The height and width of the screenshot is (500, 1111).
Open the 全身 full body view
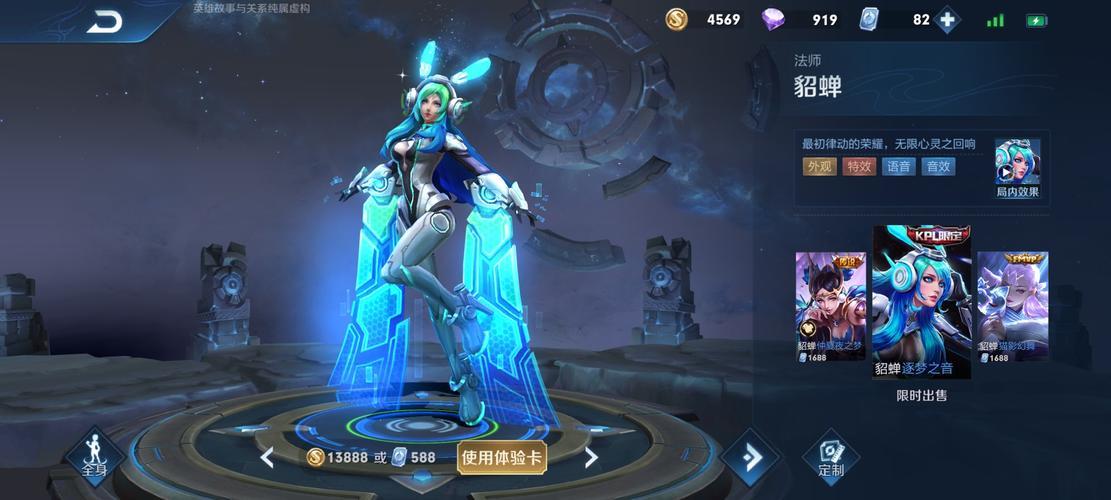click(94, 457)
